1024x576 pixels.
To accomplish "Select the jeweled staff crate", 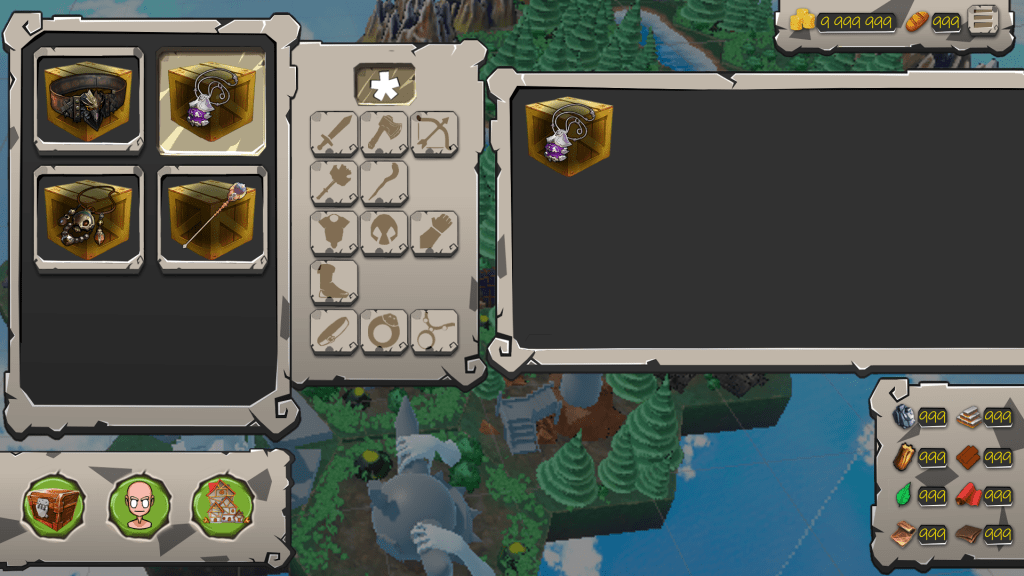I will (213, 219).
